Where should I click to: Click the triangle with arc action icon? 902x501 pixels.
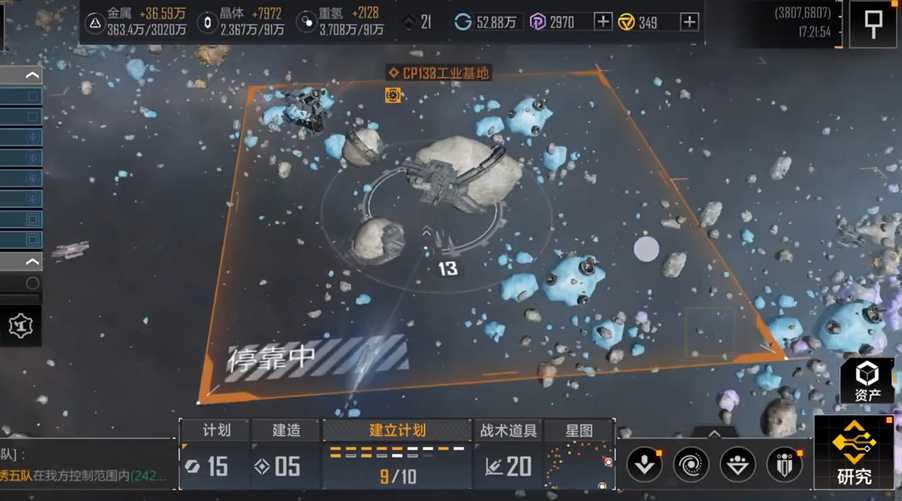pyautogui.click(x=738, y=464)
